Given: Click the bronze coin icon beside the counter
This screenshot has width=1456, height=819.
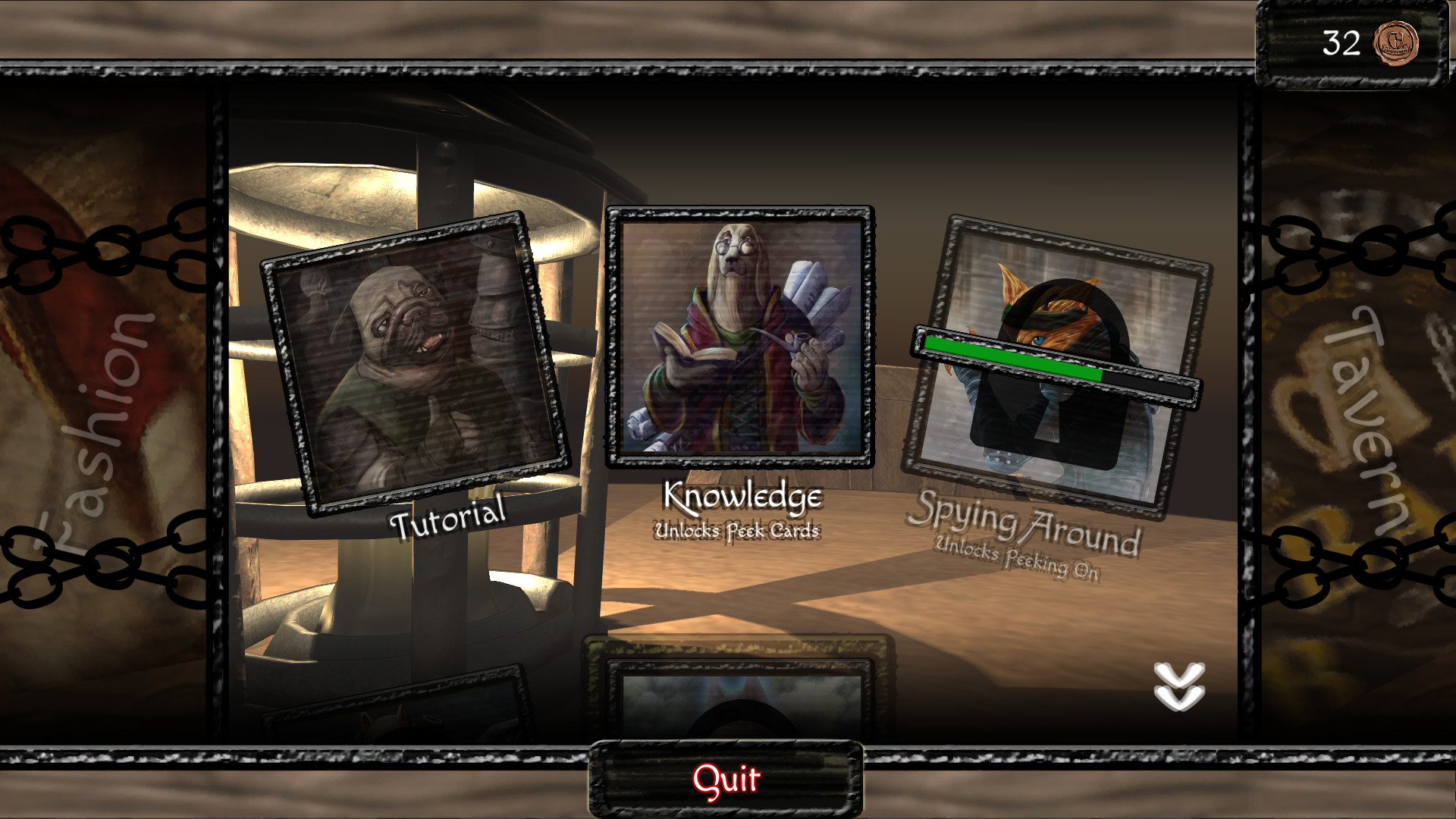Looking at the screenshot, I should point(1398,44).
